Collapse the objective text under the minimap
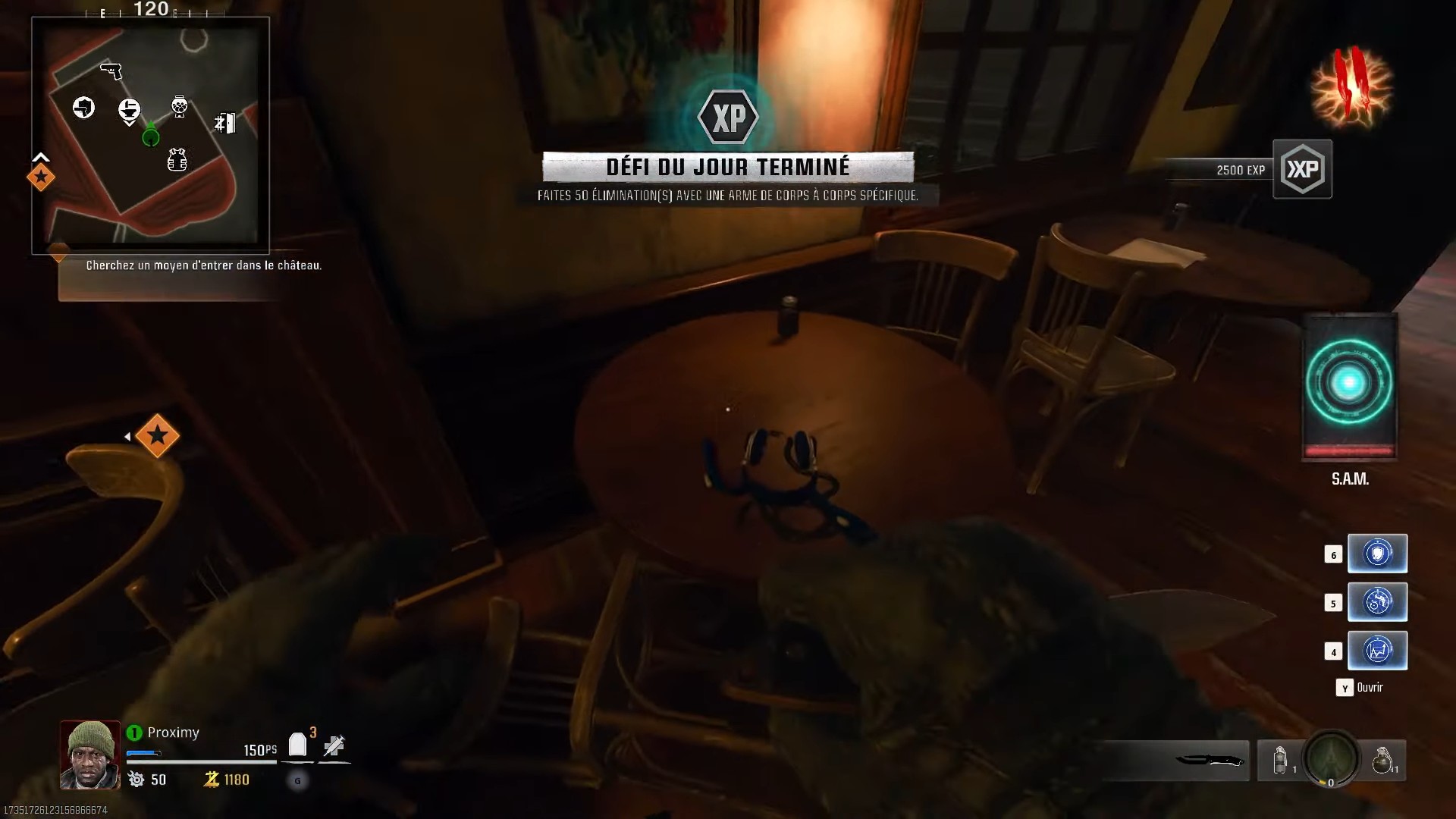This screenshot has height=819, width=1456. click(204, 265)
